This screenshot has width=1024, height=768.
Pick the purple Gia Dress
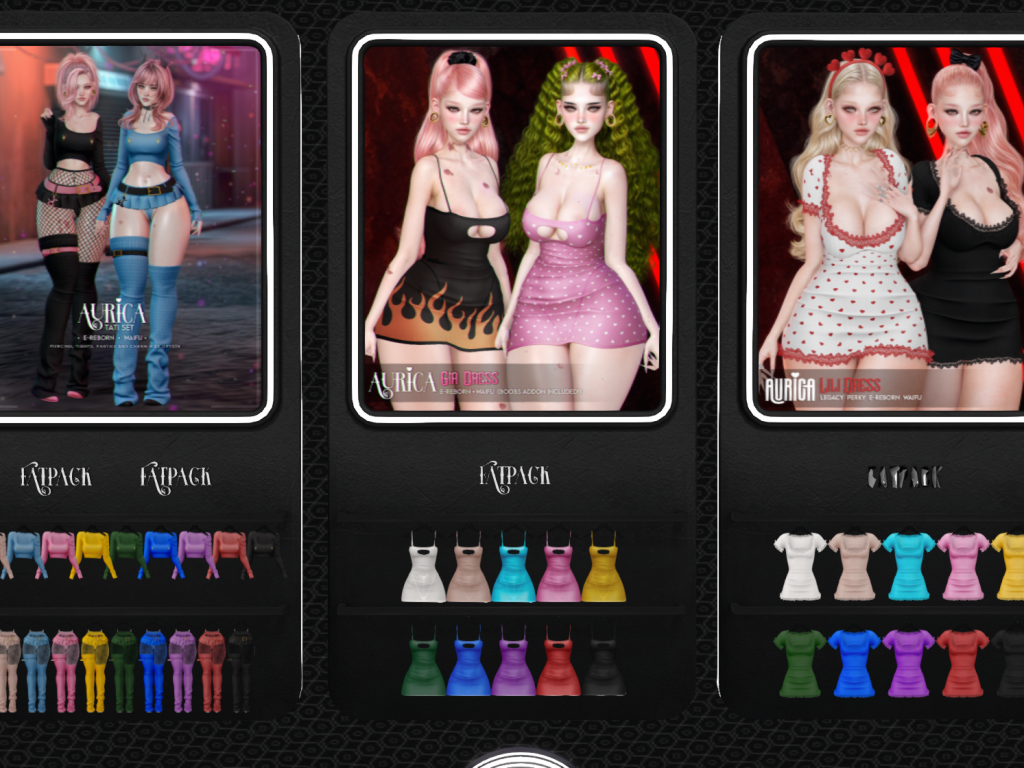(514, 663)
